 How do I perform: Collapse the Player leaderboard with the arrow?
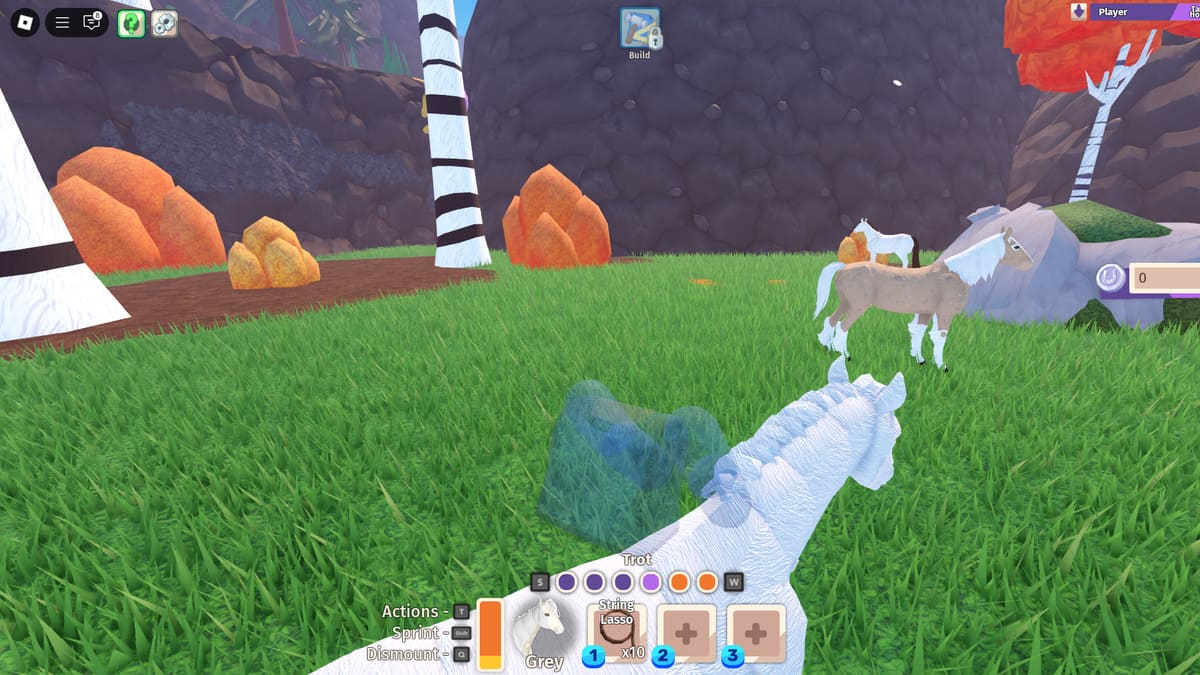[x=1079, y=12]
